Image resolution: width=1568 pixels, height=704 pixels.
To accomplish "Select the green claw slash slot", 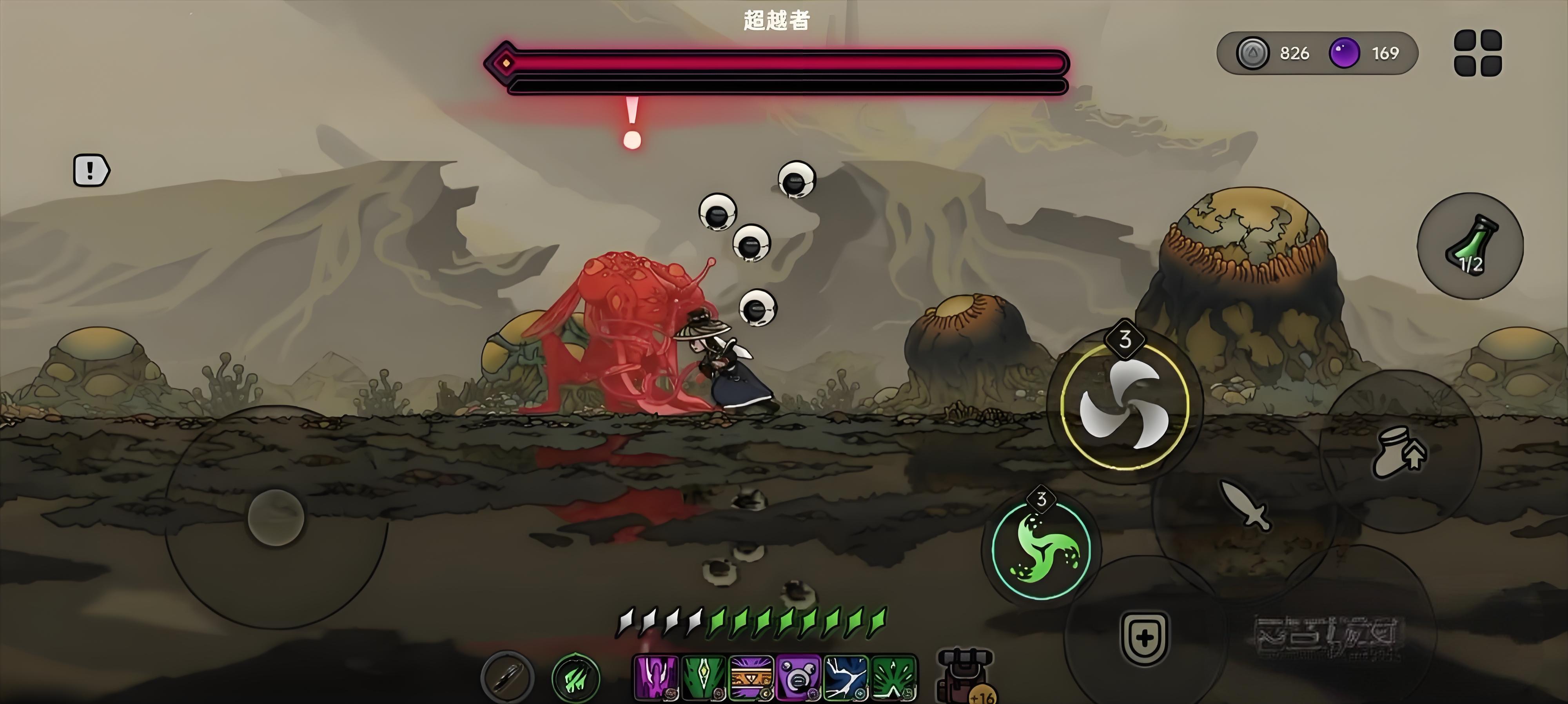I will pyautogui.click(x=576, y=678).
